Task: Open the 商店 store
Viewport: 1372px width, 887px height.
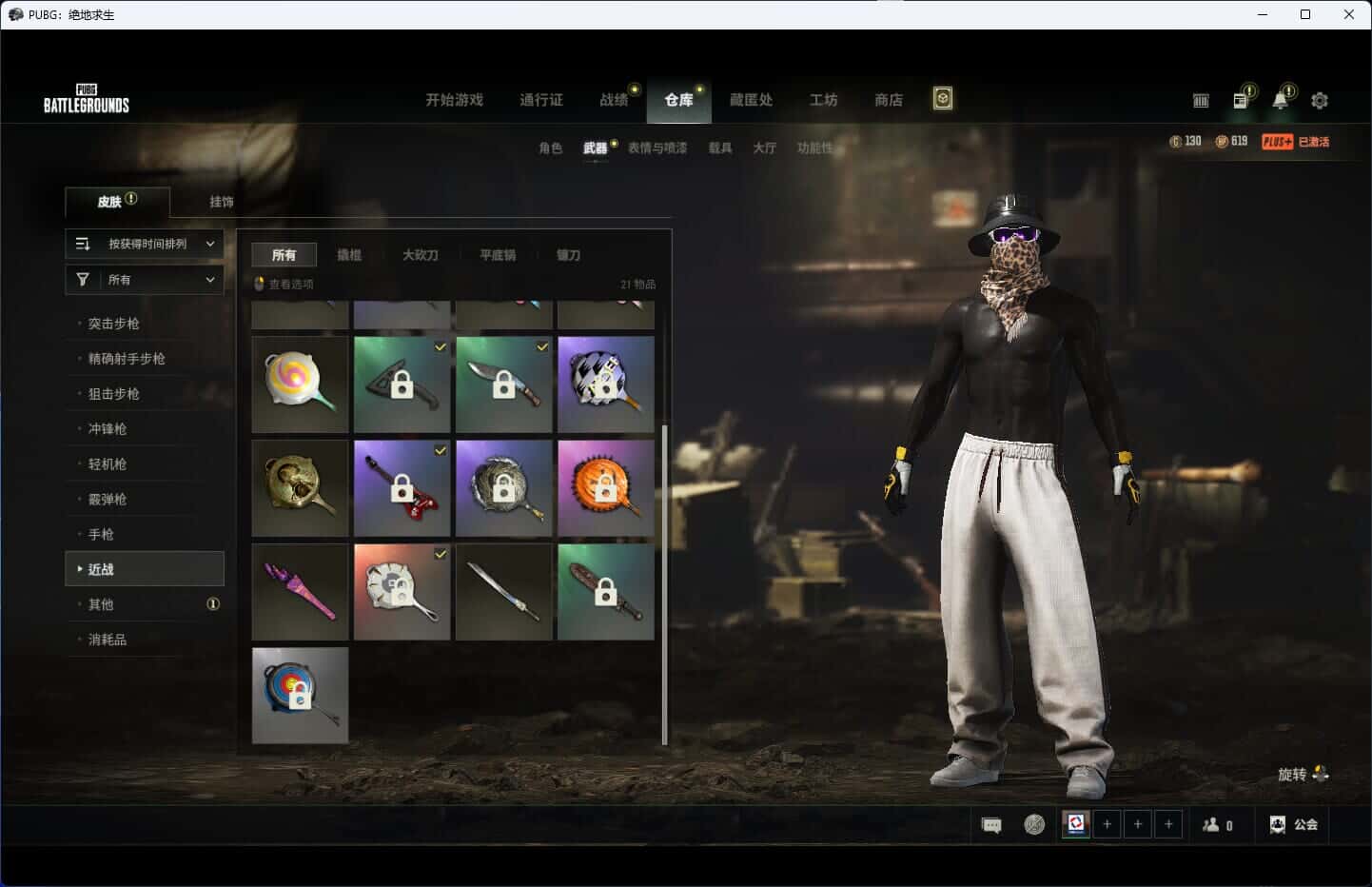Action: coord(888,100)
